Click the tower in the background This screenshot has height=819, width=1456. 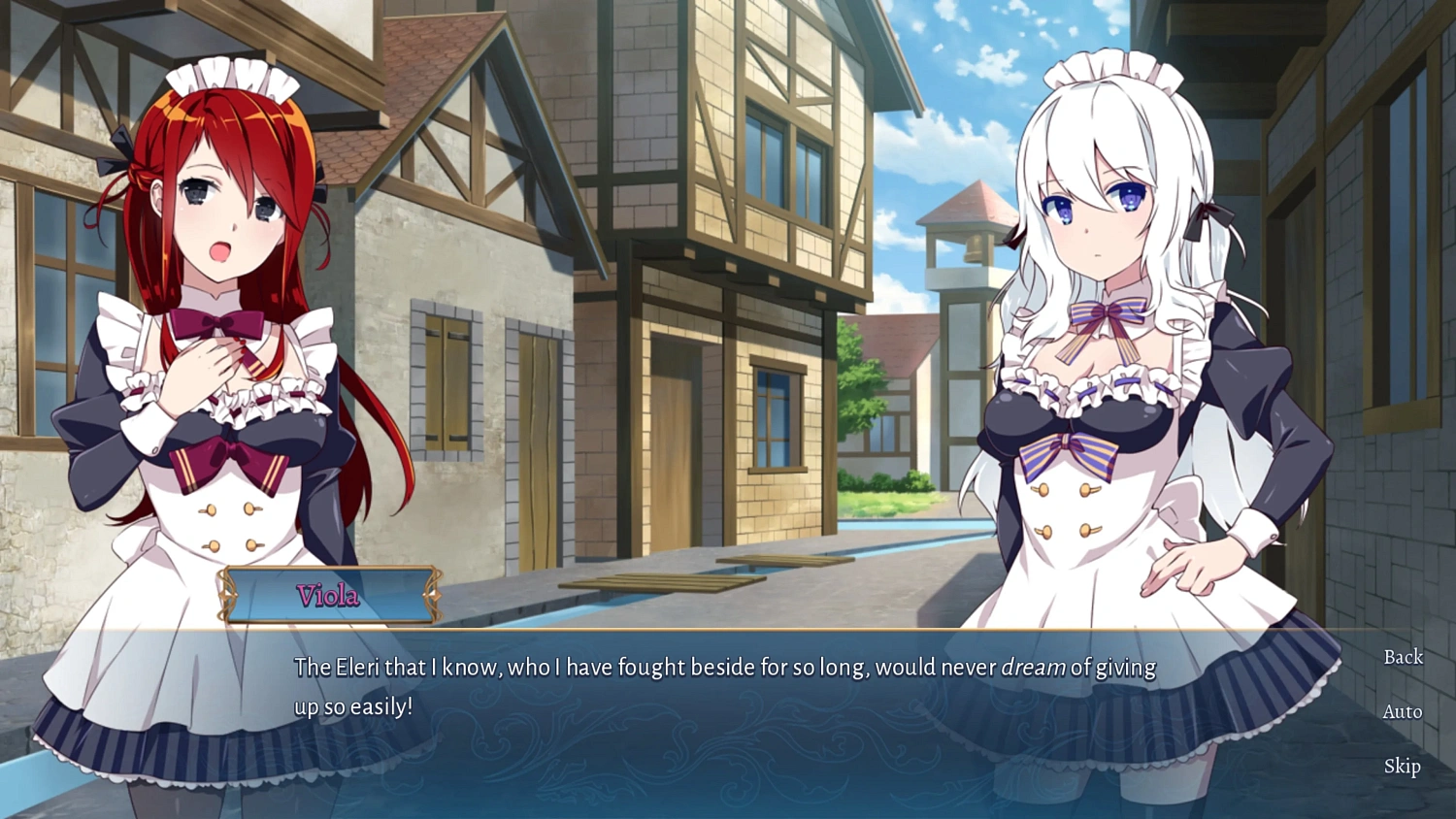pyautogui.click(x=962, y=243)
